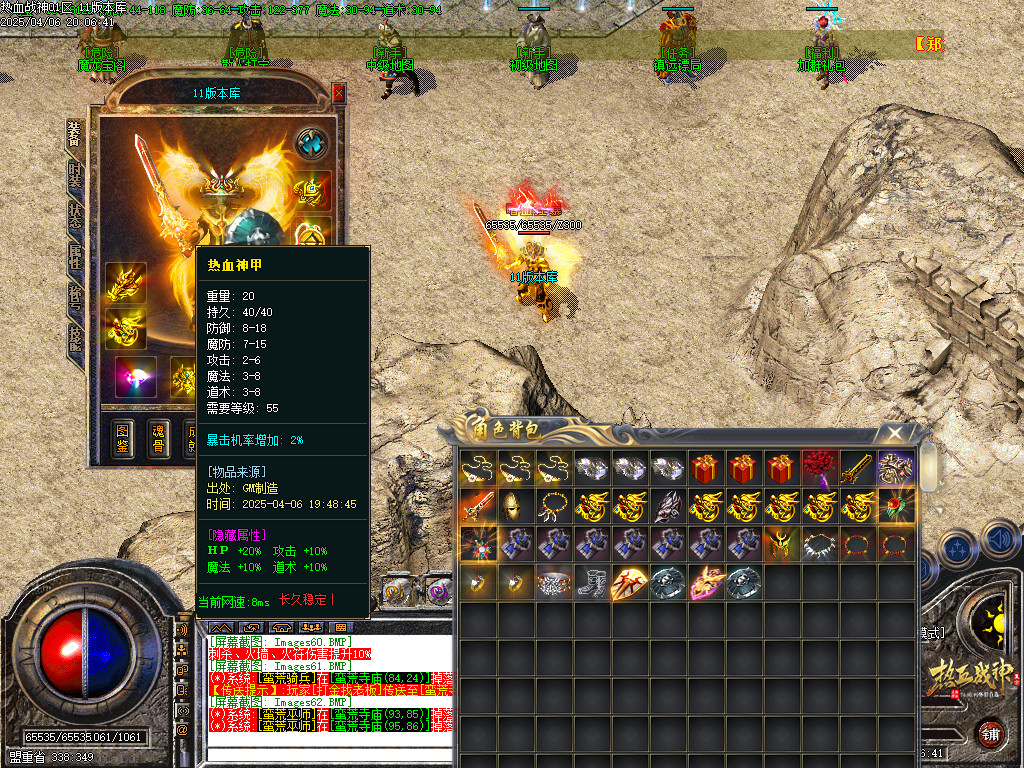The image size is (1024, 768).
Task: Select the pink-edged golden shield in bag
Action: coord(706,583)
